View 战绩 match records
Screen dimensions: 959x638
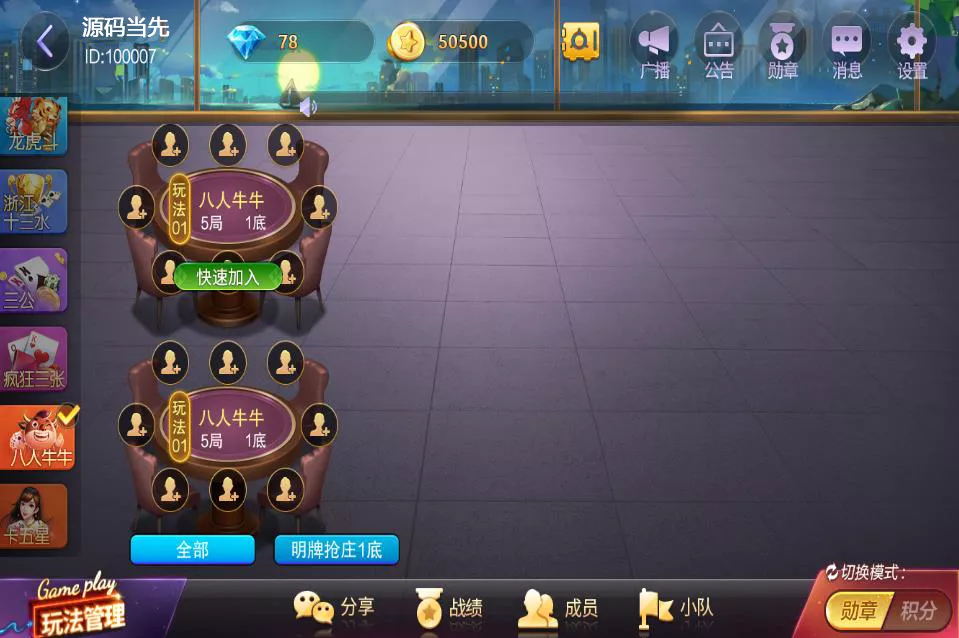pyautogui.click(x=449, y=607)
